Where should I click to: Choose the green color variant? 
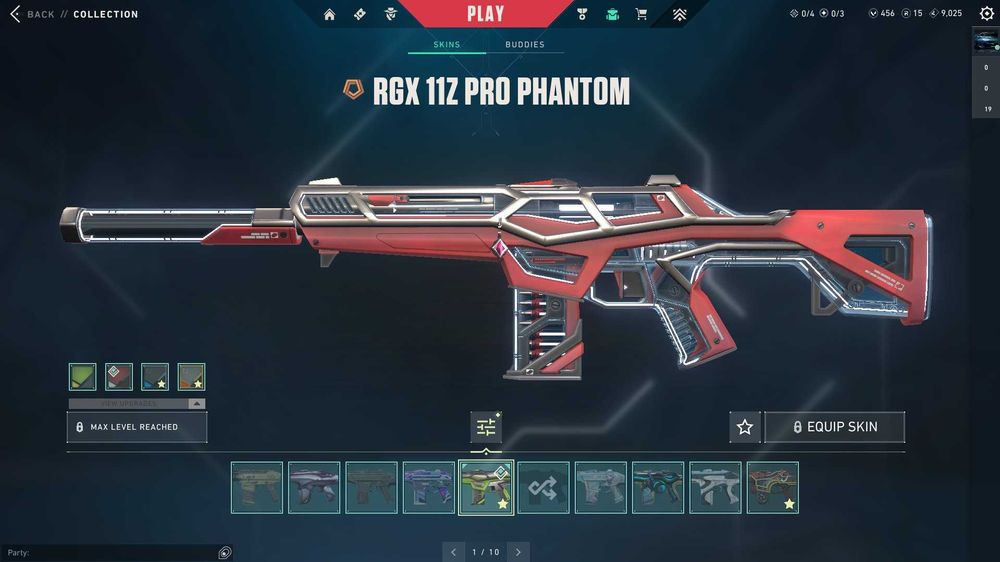83,376
